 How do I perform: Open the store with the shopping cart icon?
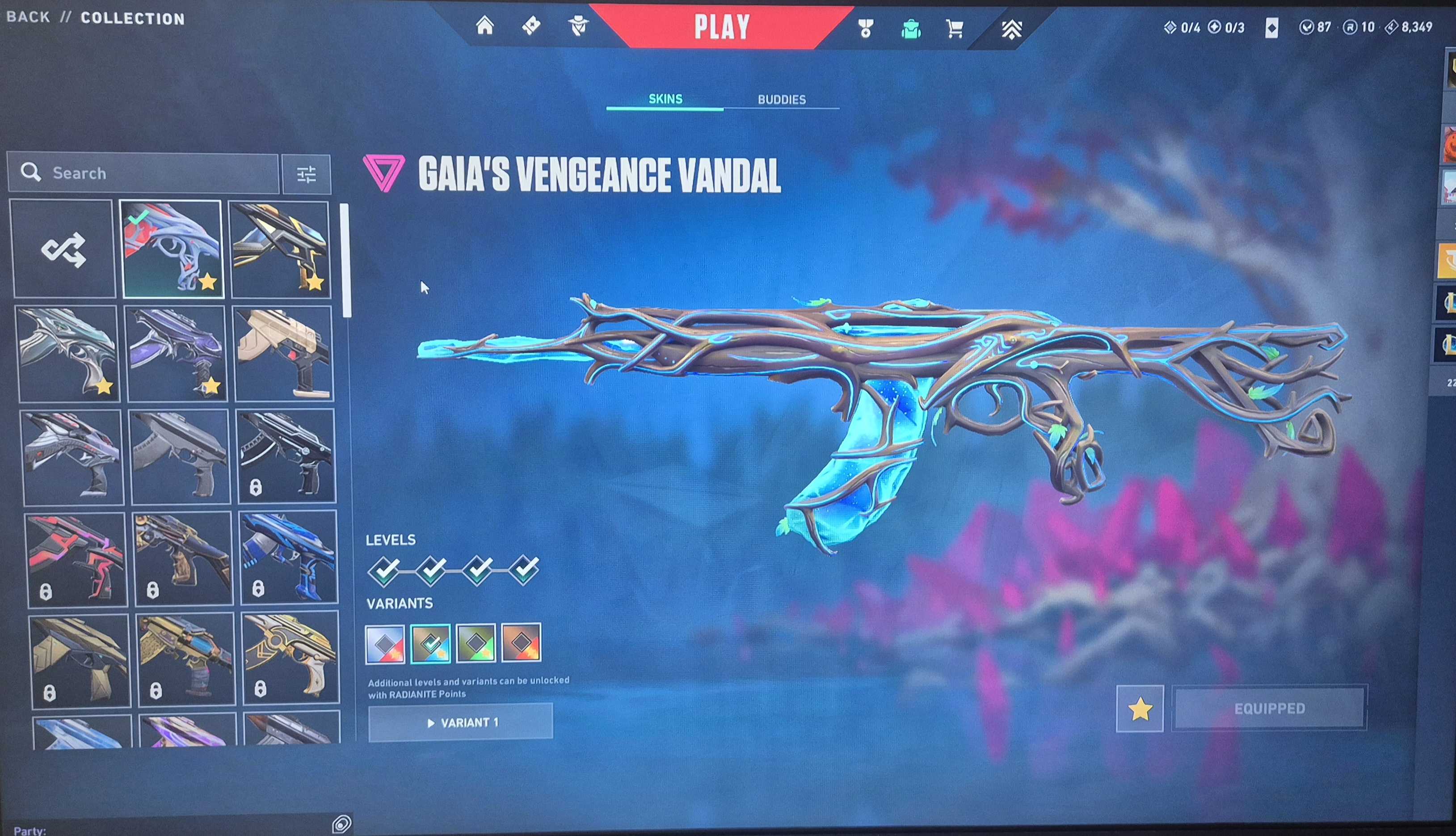[x=955, y=28]
